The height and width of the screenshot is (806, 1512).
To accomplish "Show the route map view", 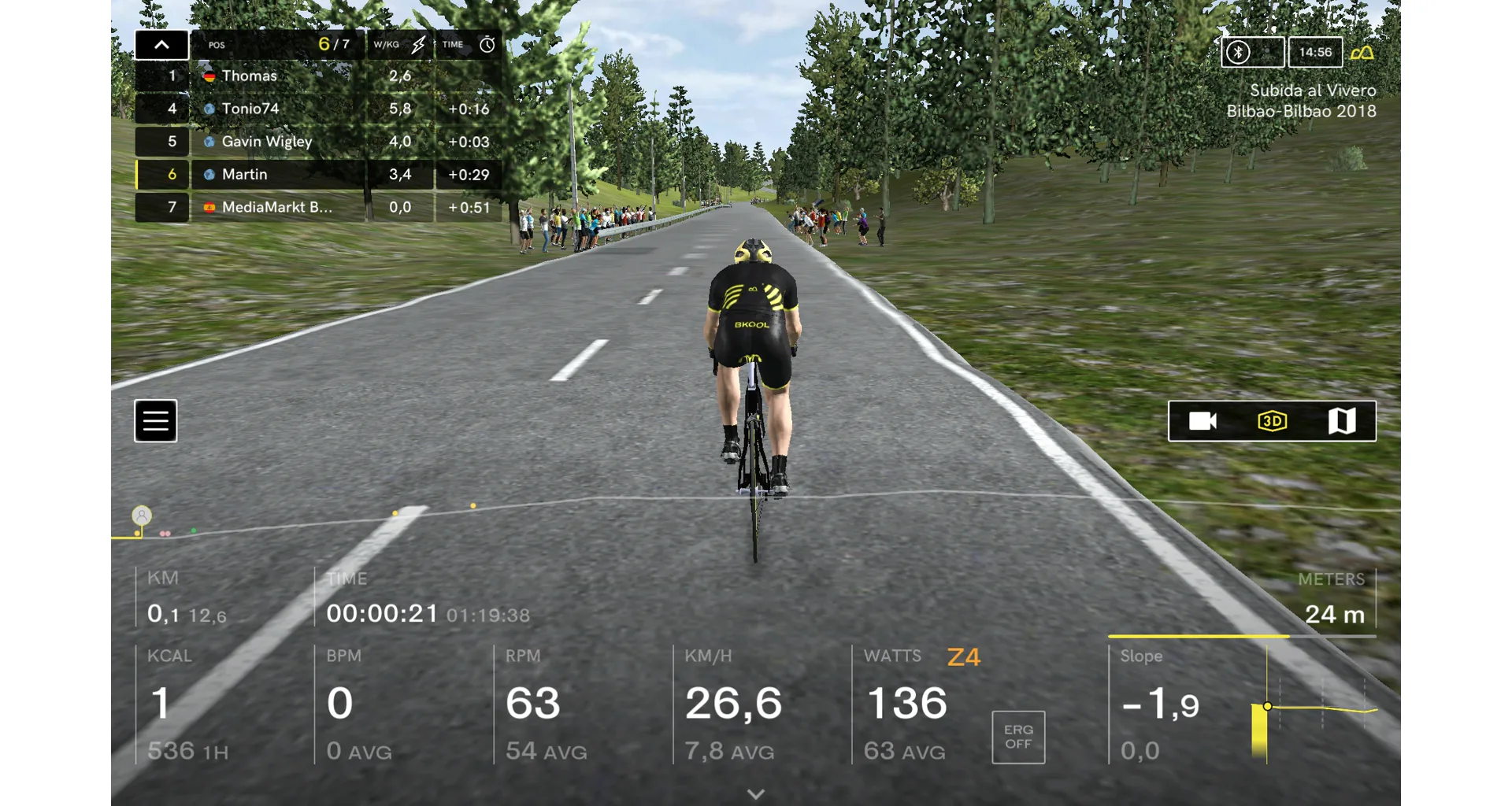I will click(1342, 421).
